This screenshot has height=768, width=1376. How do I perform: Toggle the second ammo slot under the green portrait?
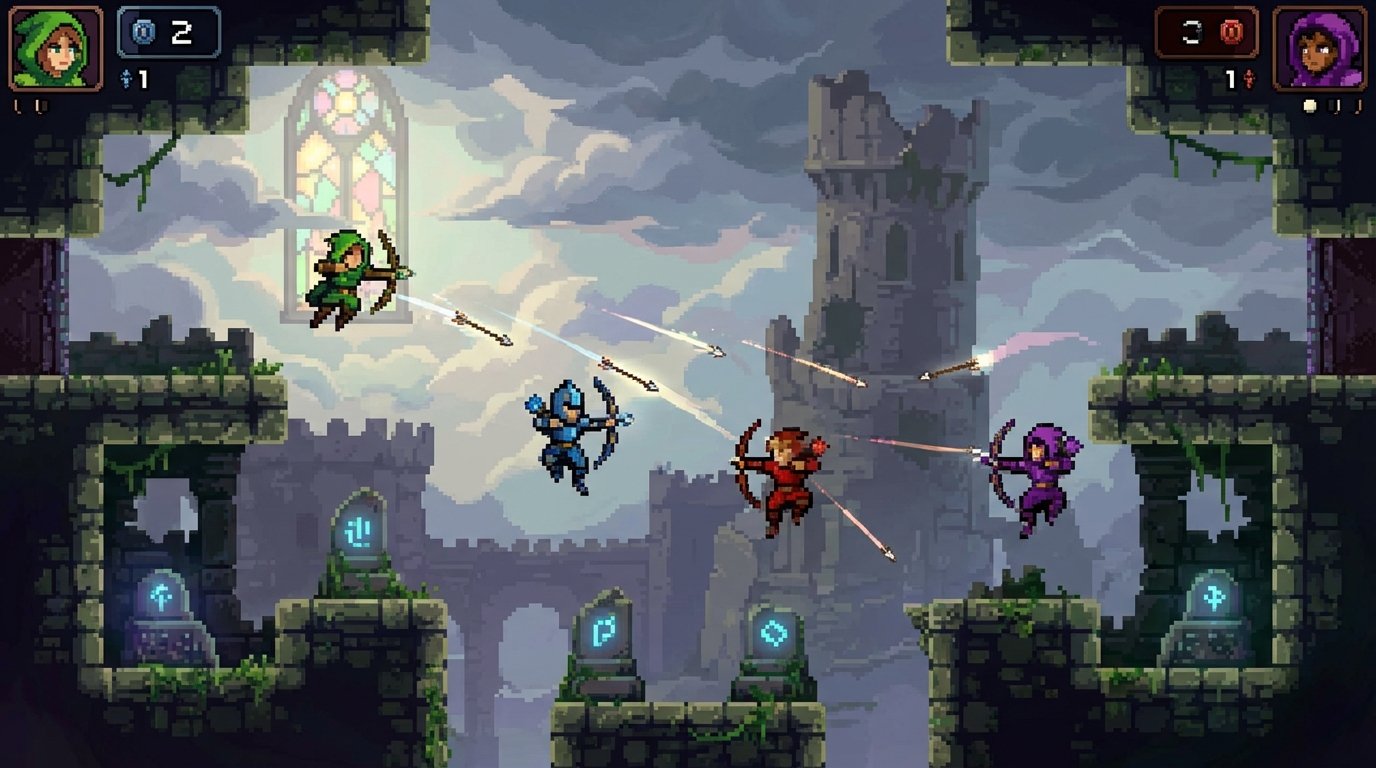(x=40, y=105)
